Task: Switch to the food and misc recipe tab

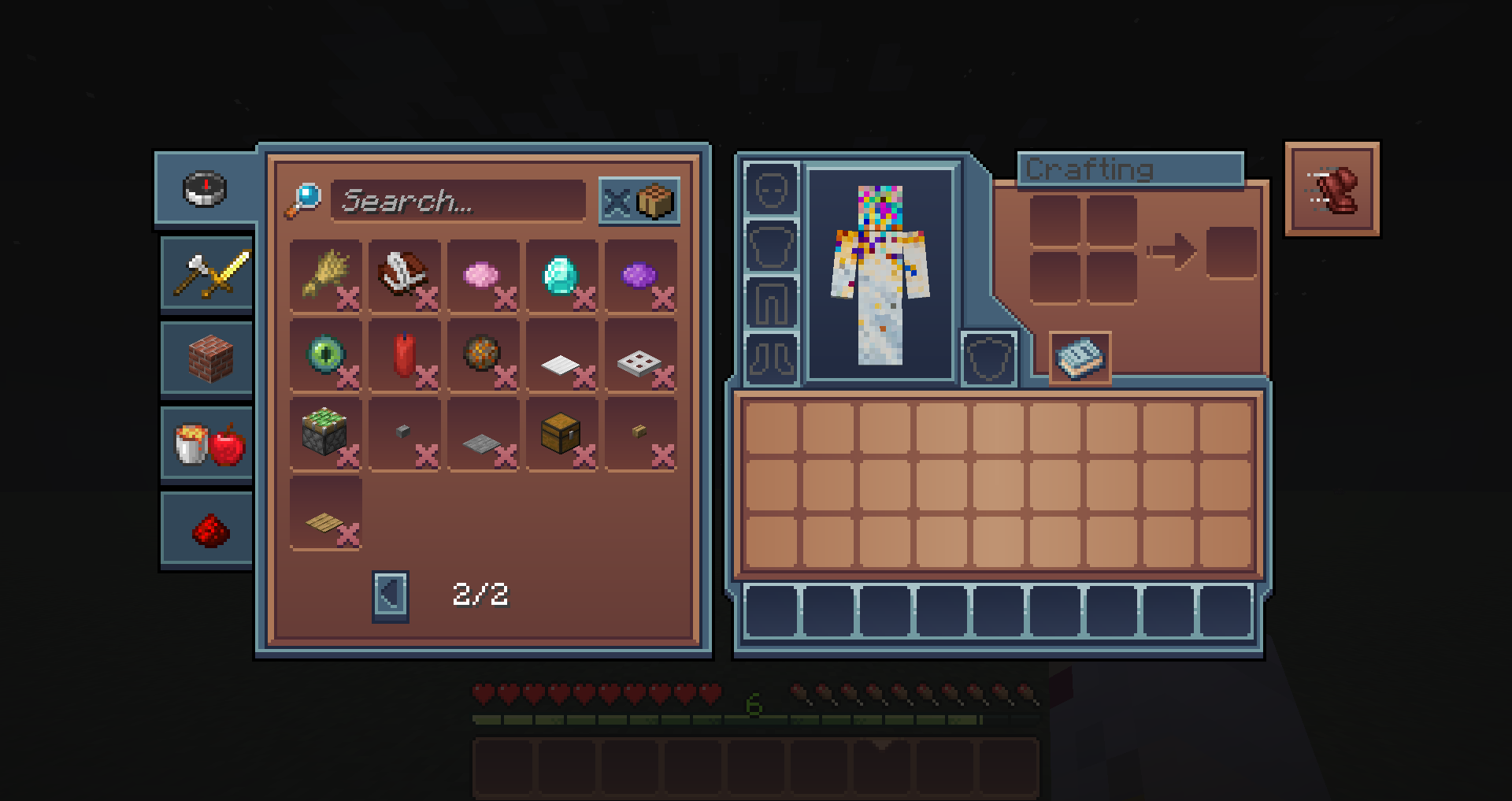Action: coord(209,443)
